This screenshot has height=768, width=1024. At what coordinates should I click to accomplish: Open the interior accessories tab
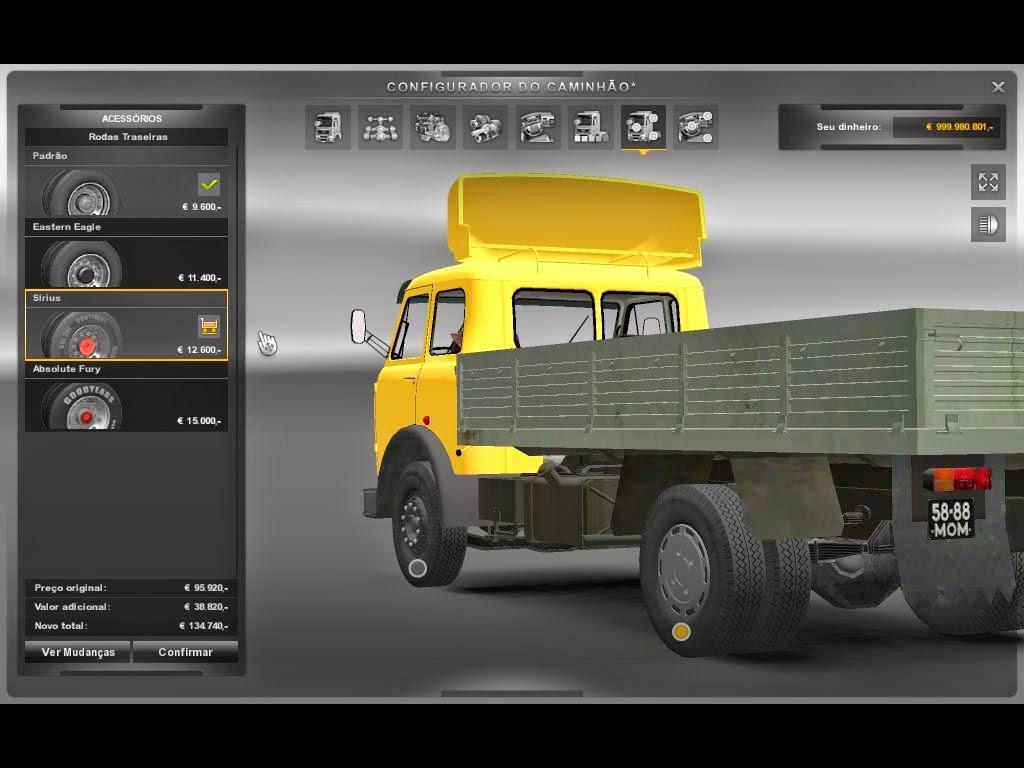pyautogui.click(x=695, y=127)
